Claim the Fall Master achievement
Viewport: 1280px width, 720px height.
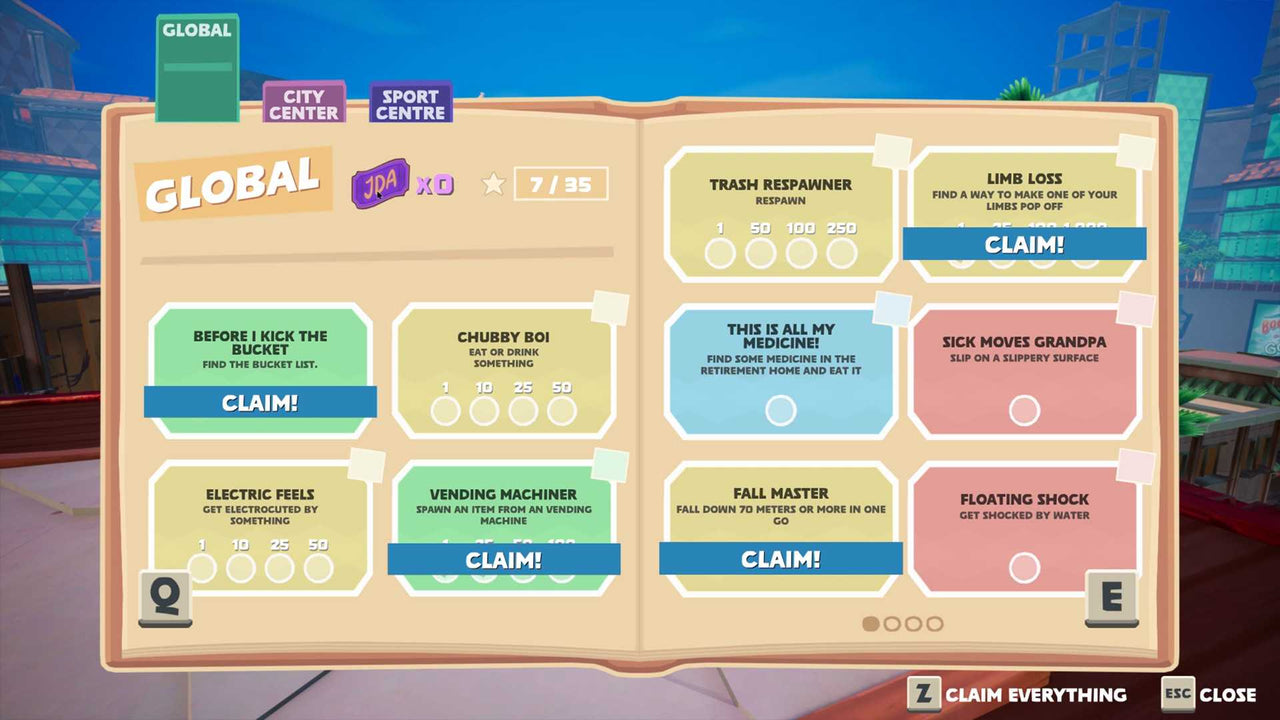click(781, 559)
